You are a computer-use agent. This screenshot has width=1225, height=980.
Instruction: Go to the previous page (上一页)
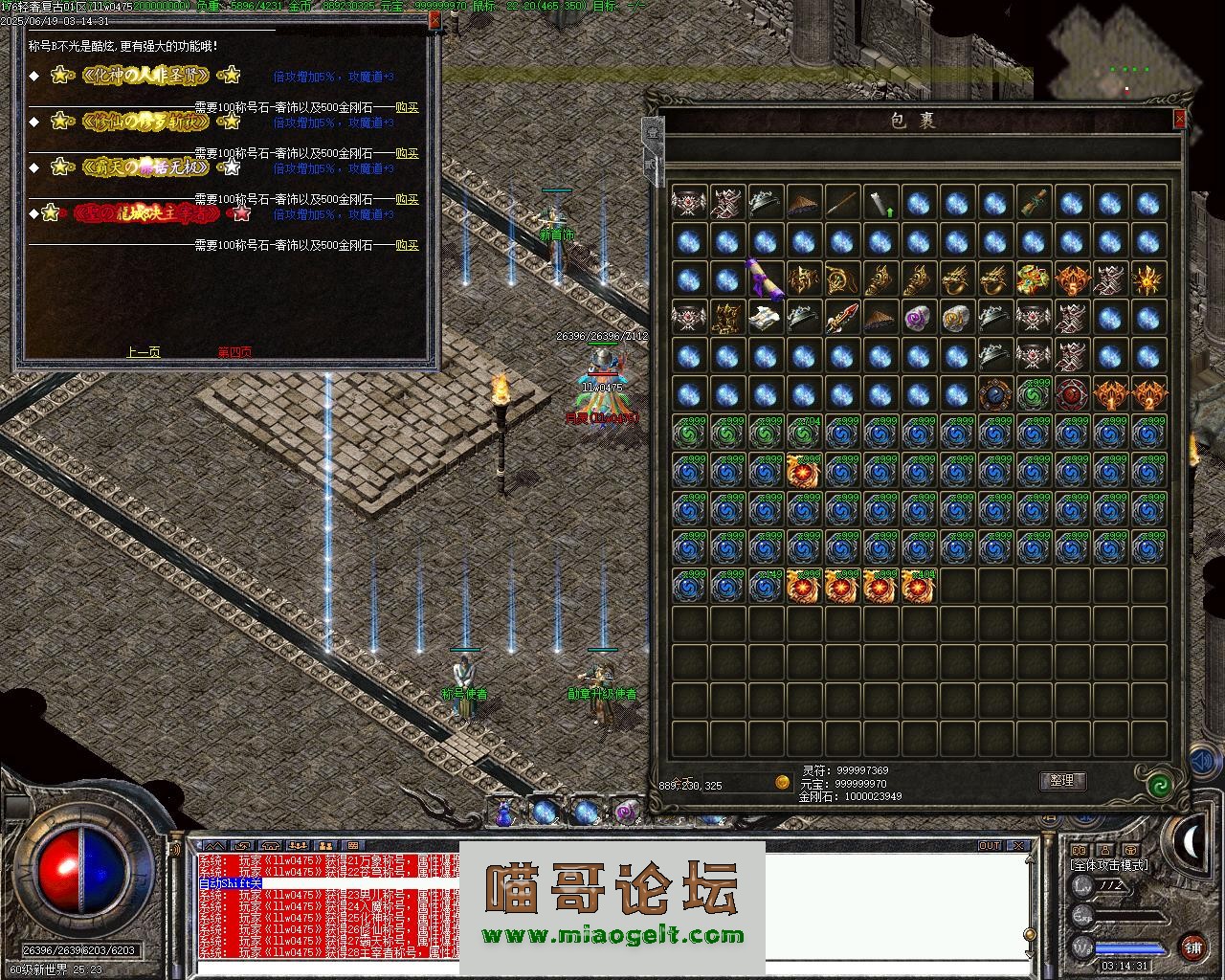point(144,352)
